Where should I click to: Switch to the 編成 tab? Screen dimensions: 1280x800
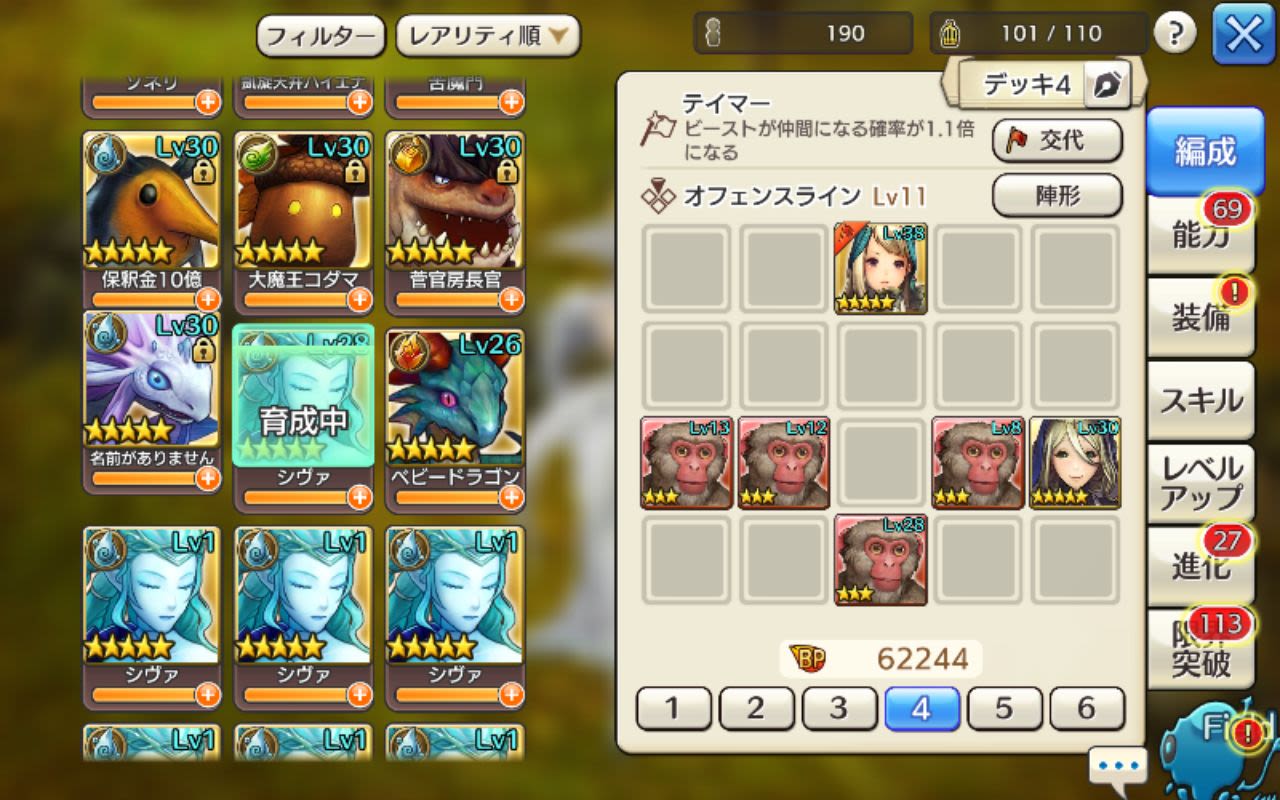(1202, 152)
